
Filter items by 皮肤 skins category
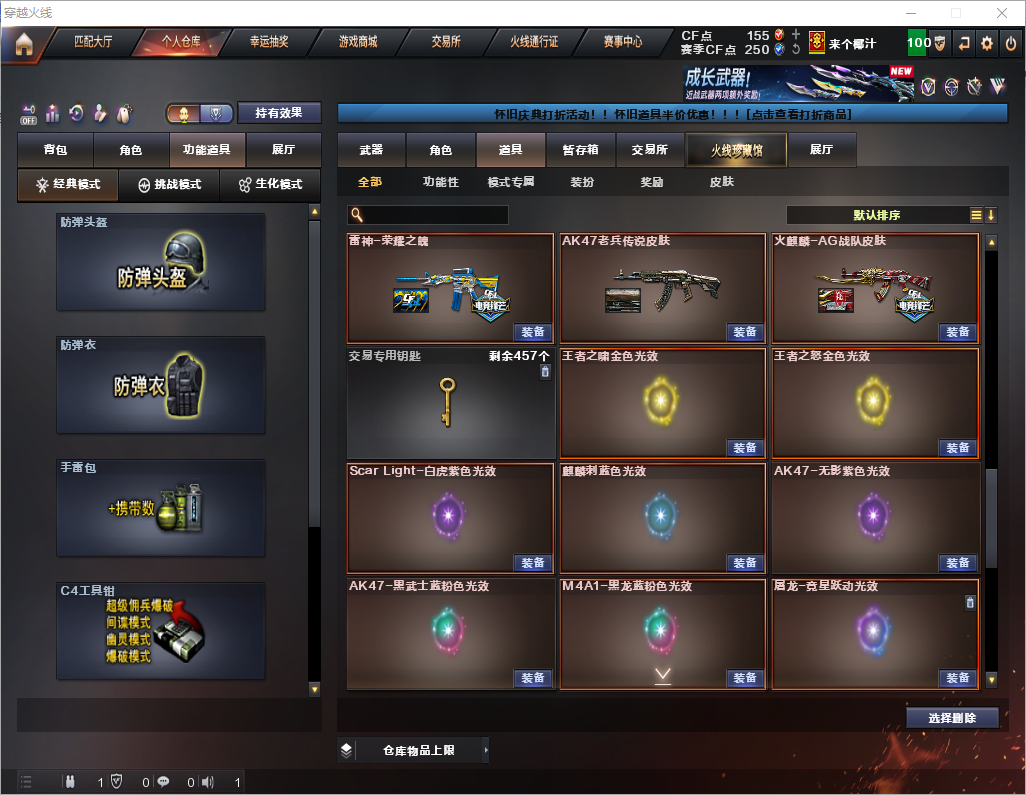coord(721,183)
